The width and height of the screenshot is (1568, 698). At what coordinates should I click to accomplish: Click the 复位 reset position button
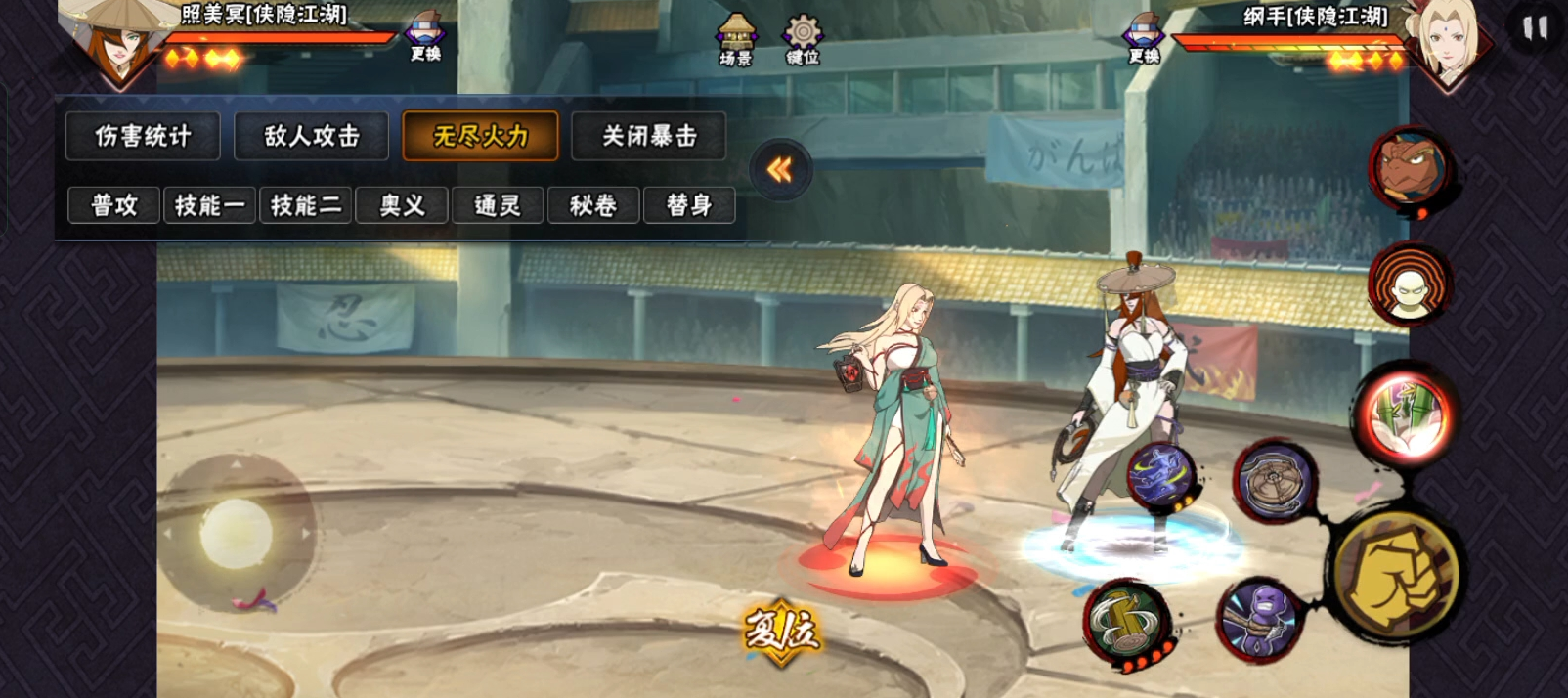point(780,632)
